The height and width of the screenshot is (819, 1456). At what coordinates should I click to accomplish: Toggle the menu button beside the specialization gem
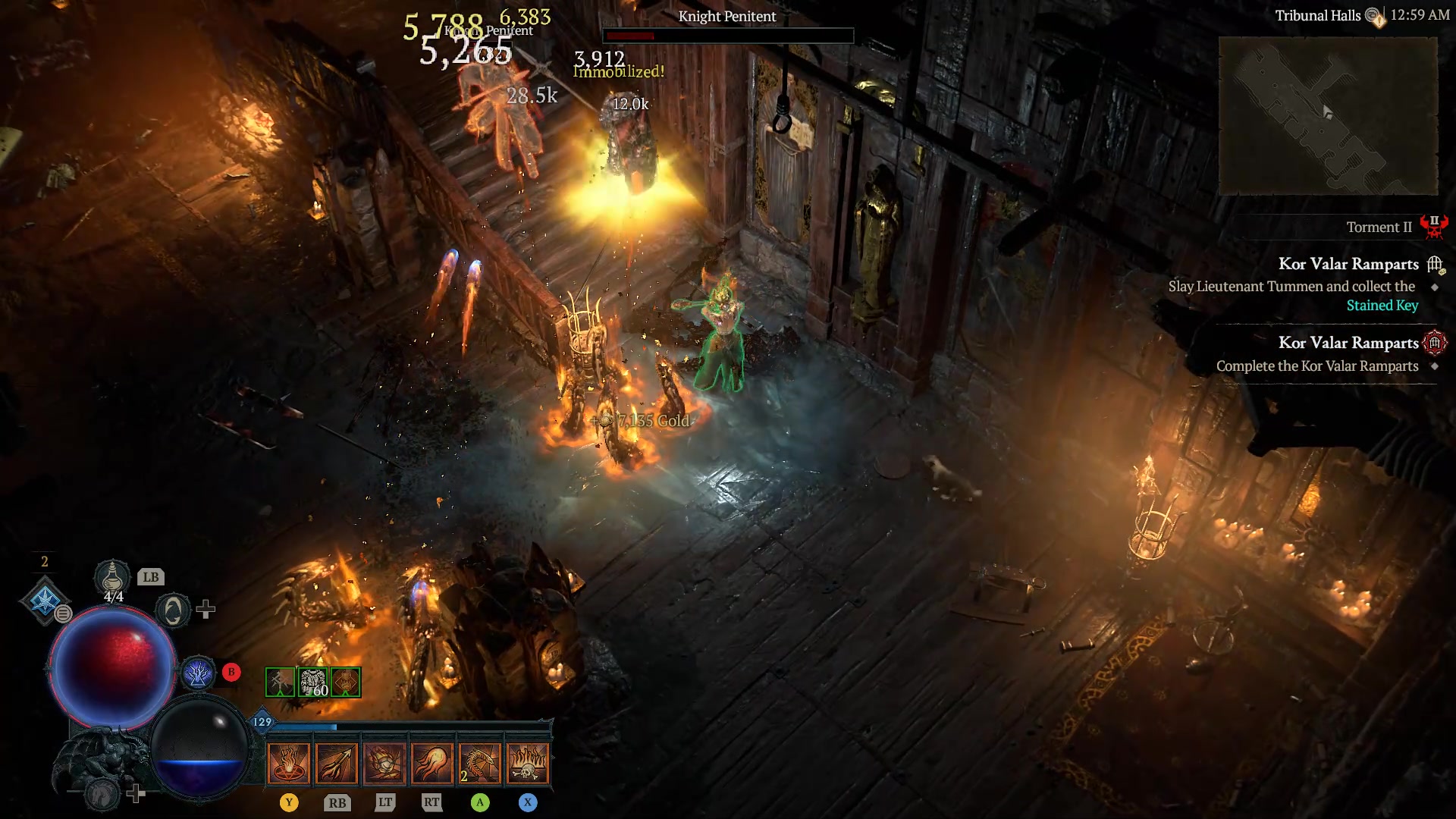pyautogui.click(x=64, y=614)
